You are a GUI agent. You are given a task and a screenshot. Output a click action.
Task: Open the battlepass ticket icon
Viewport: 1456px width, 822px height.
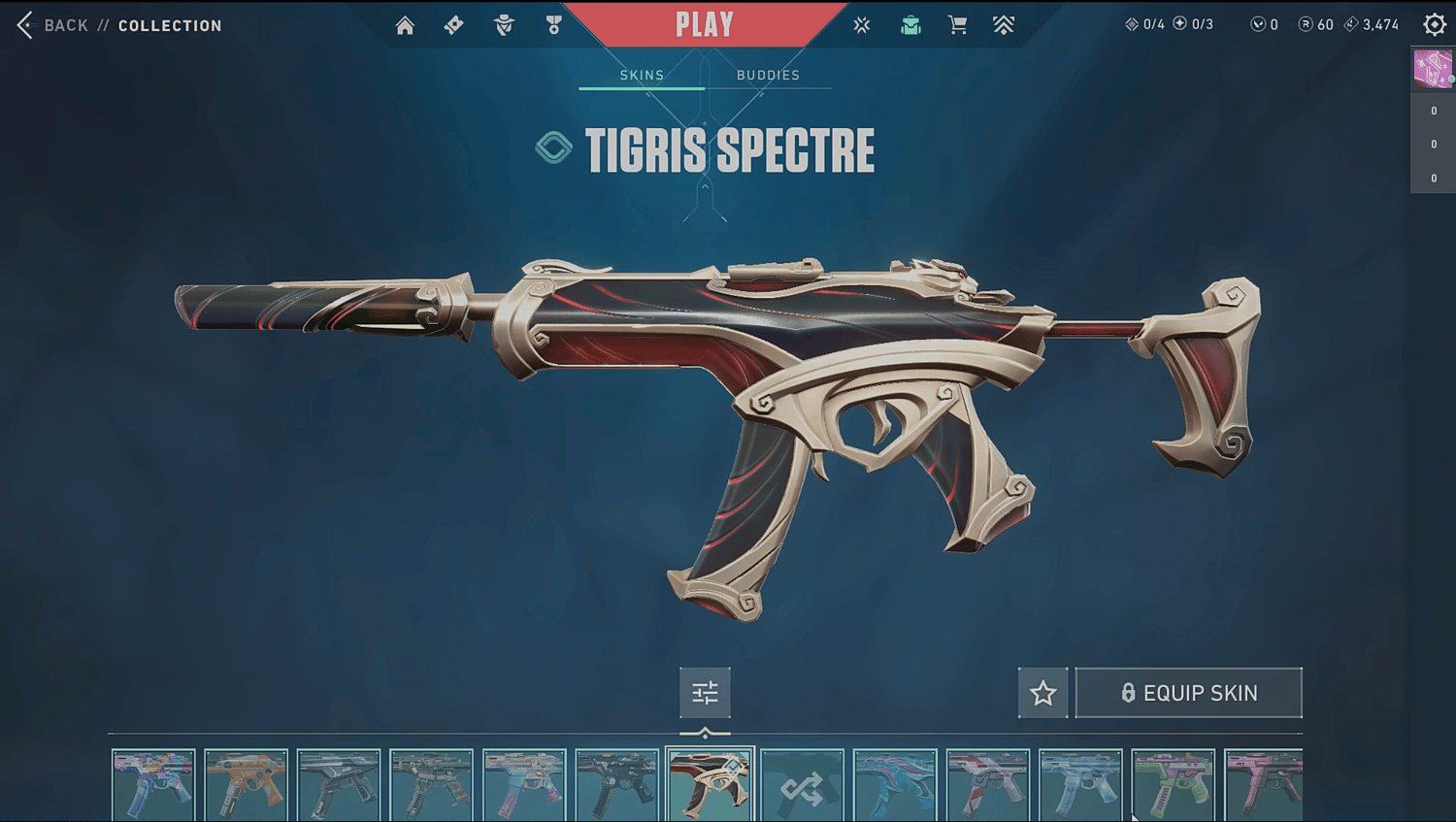click(453, 25)
